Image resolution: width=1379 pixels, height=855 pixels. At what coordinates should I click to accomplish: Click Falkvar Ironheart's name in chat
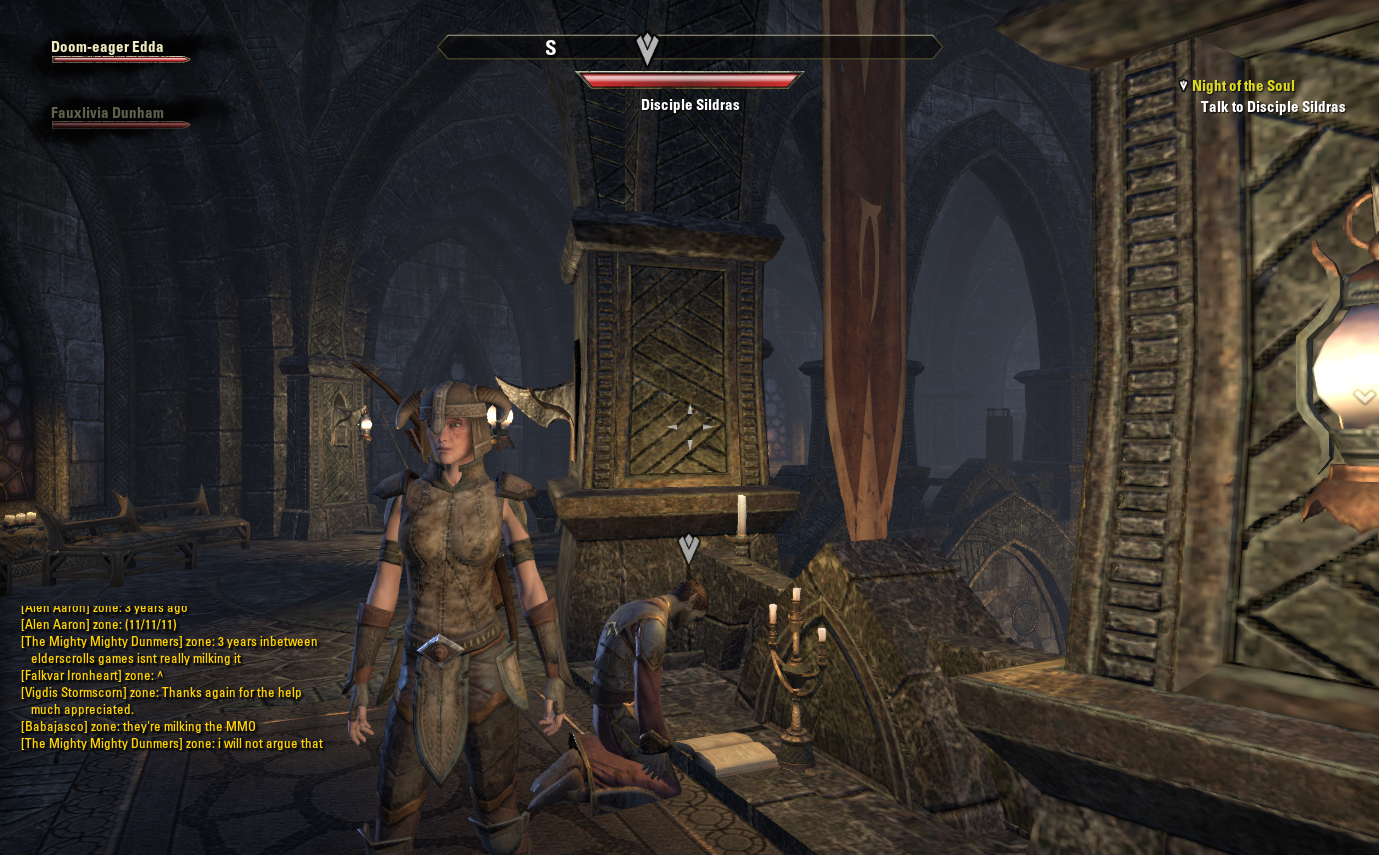coord(69,676)
